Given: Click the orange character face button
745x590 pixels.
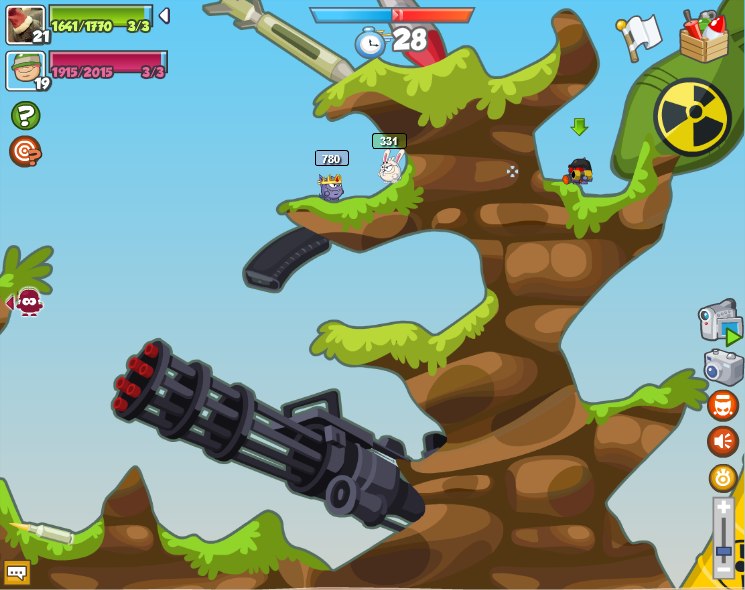Looking at the screenshot, I should [722, 405].
